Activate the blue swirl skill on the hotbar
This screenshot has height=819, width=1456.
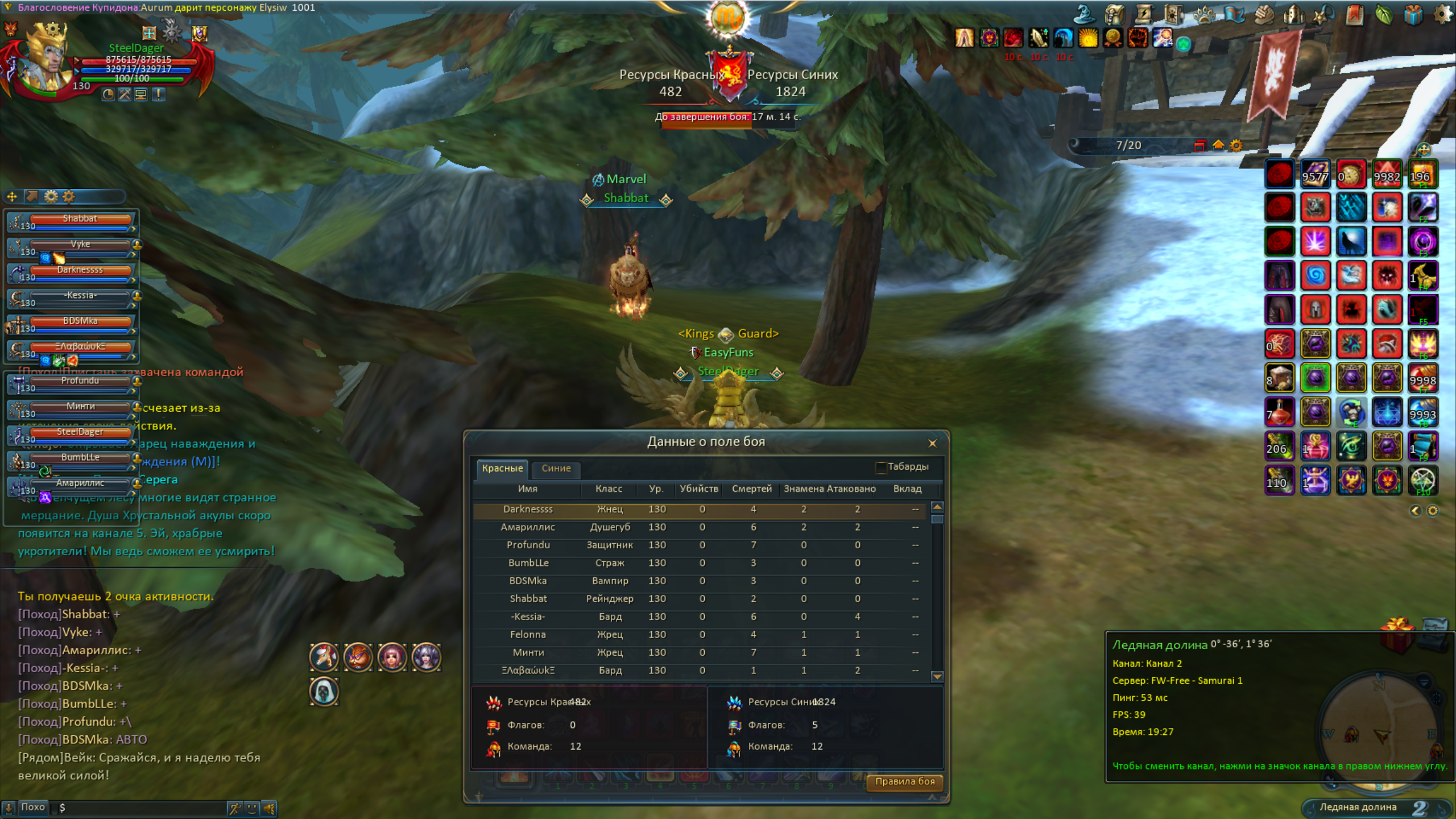click(x=1315, y=276)
